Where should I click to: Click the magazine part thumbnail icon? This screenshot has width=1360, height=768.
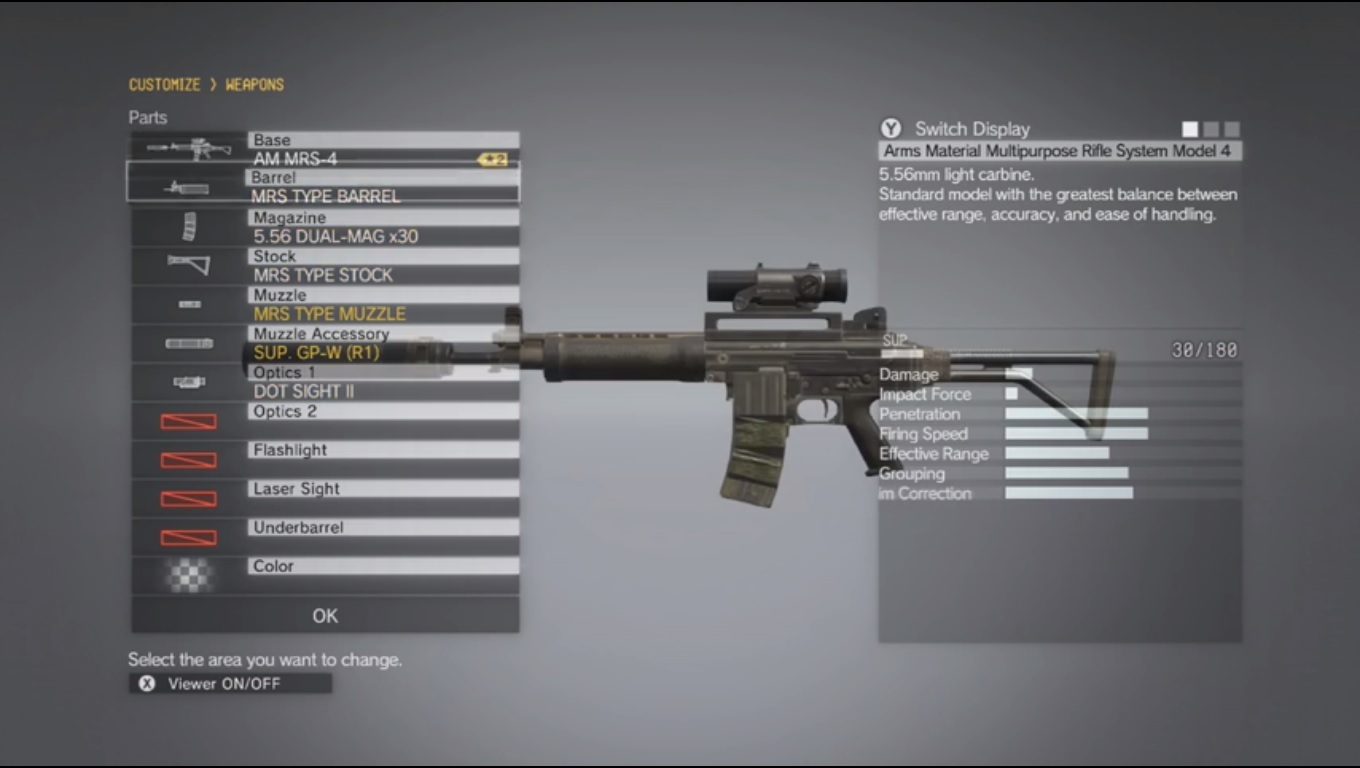(x=189, y=227)
